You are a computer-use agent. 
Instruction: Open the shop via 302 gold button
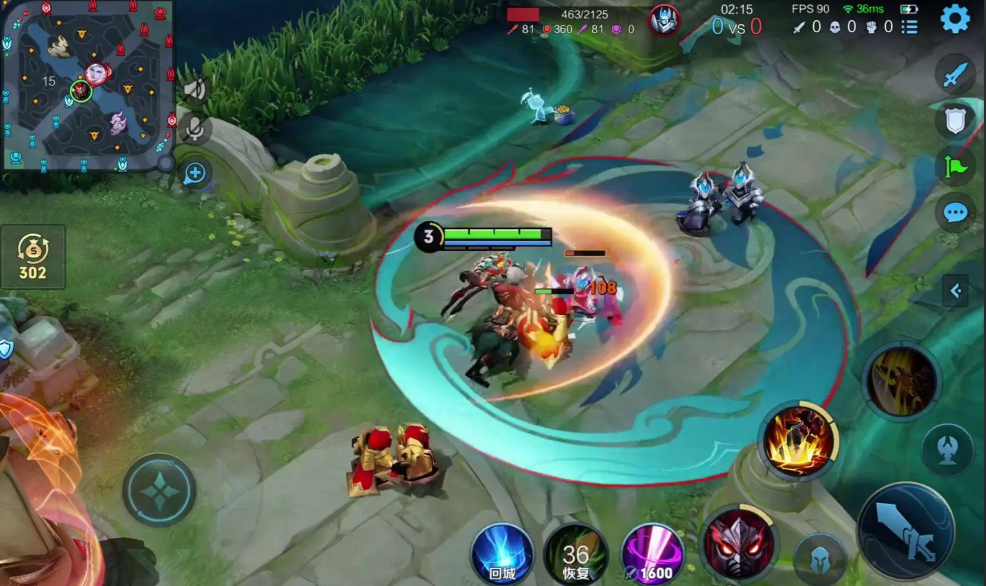(33, 258)
